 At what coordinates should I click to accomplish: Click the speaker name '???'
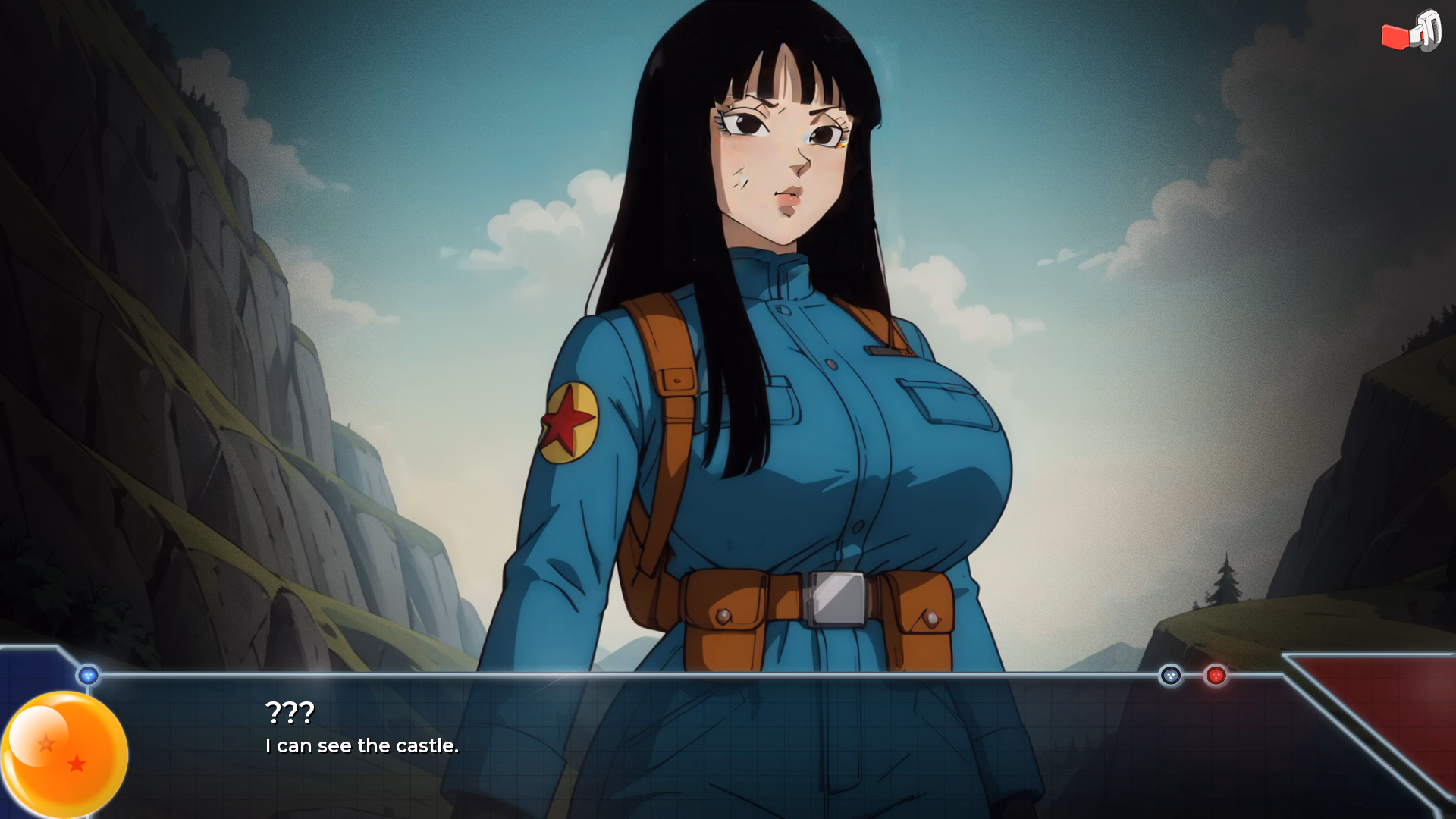tap(289, 711)
